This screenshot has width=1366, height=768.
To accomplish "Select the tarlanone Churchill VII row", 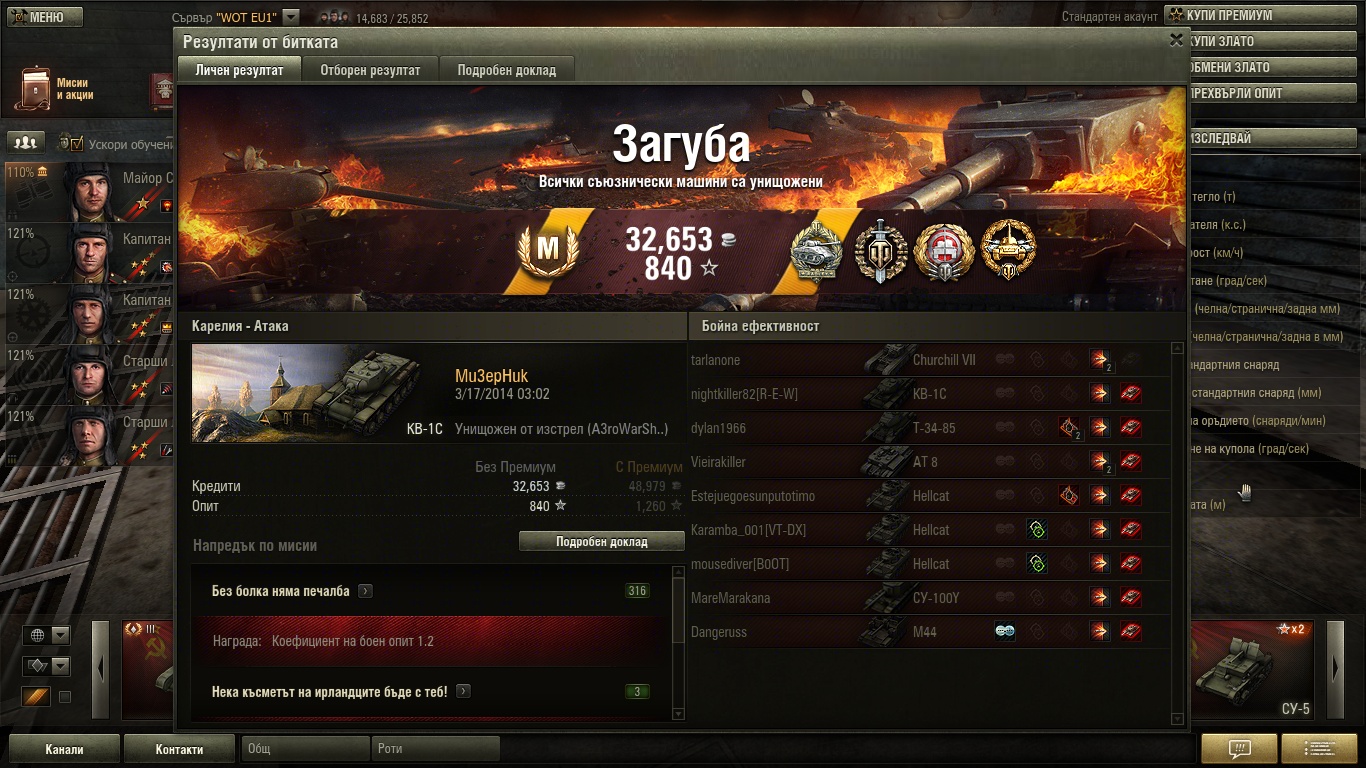I will coord(930,360).
